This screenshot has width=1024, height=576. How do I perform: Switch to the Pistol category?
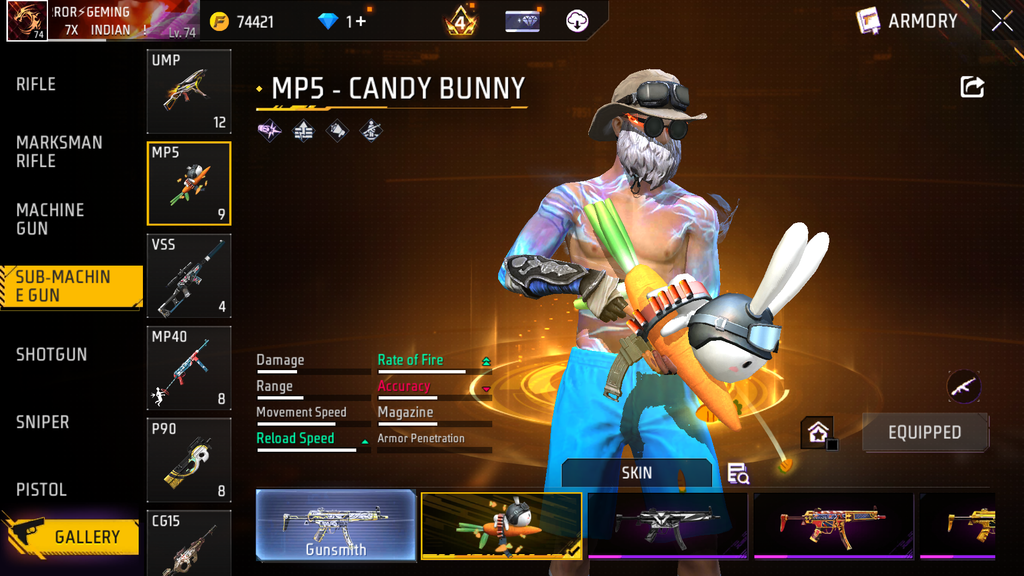pos(41,490)
